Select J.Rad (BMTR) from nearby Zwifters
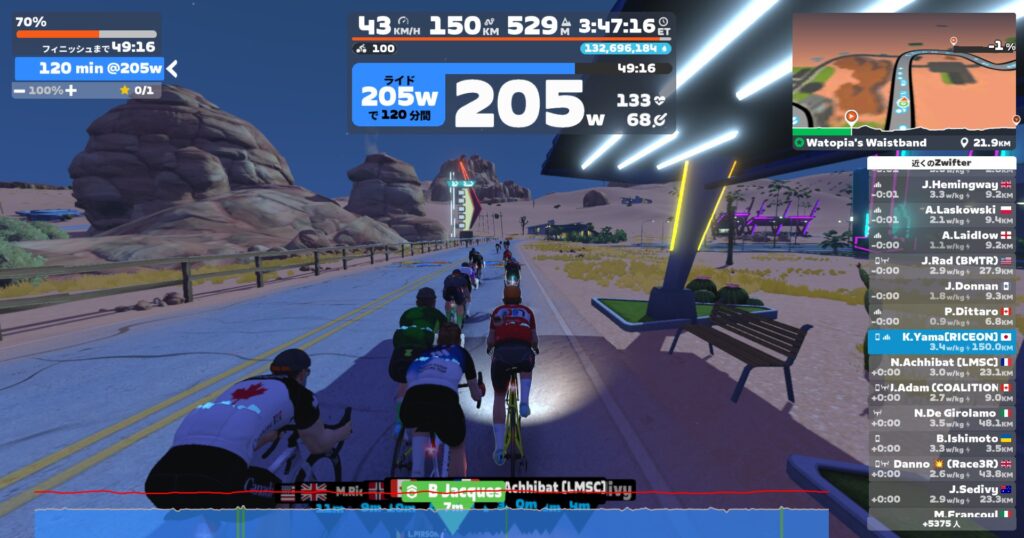1024x538 pixels. pos(941,265)
